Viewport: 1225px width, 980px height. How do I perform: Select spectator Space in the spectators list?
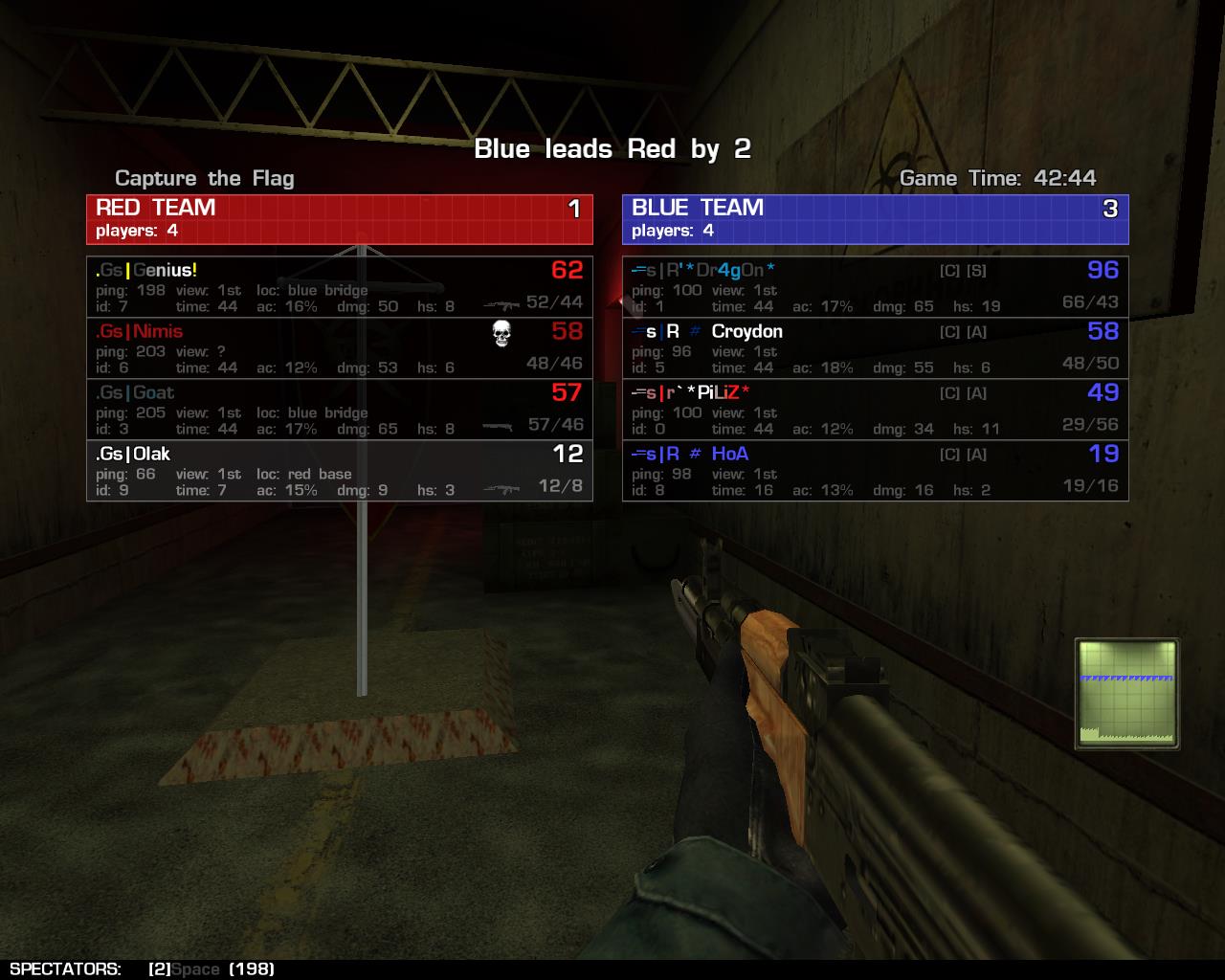195,969
